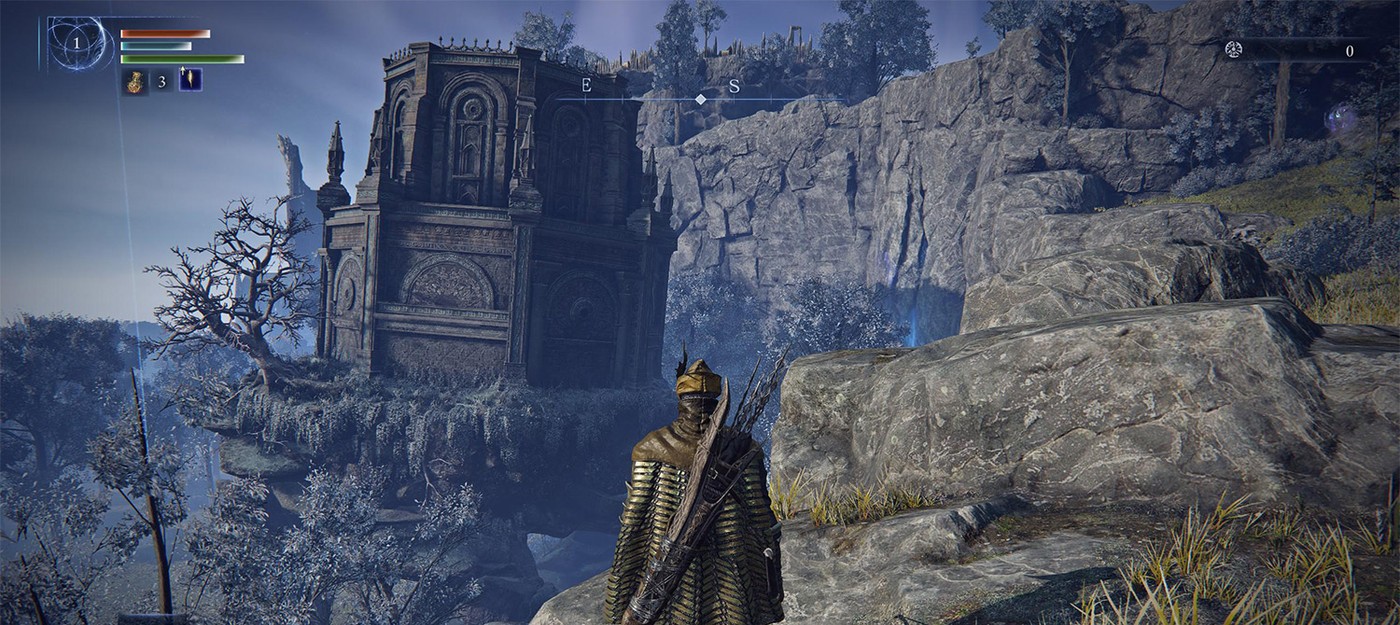Image resolution: width=1400 pixels, height=625 pixels.
Task: Click the blue buff icon with arrow
Action: pyautogui.click(x=190, y=80)
